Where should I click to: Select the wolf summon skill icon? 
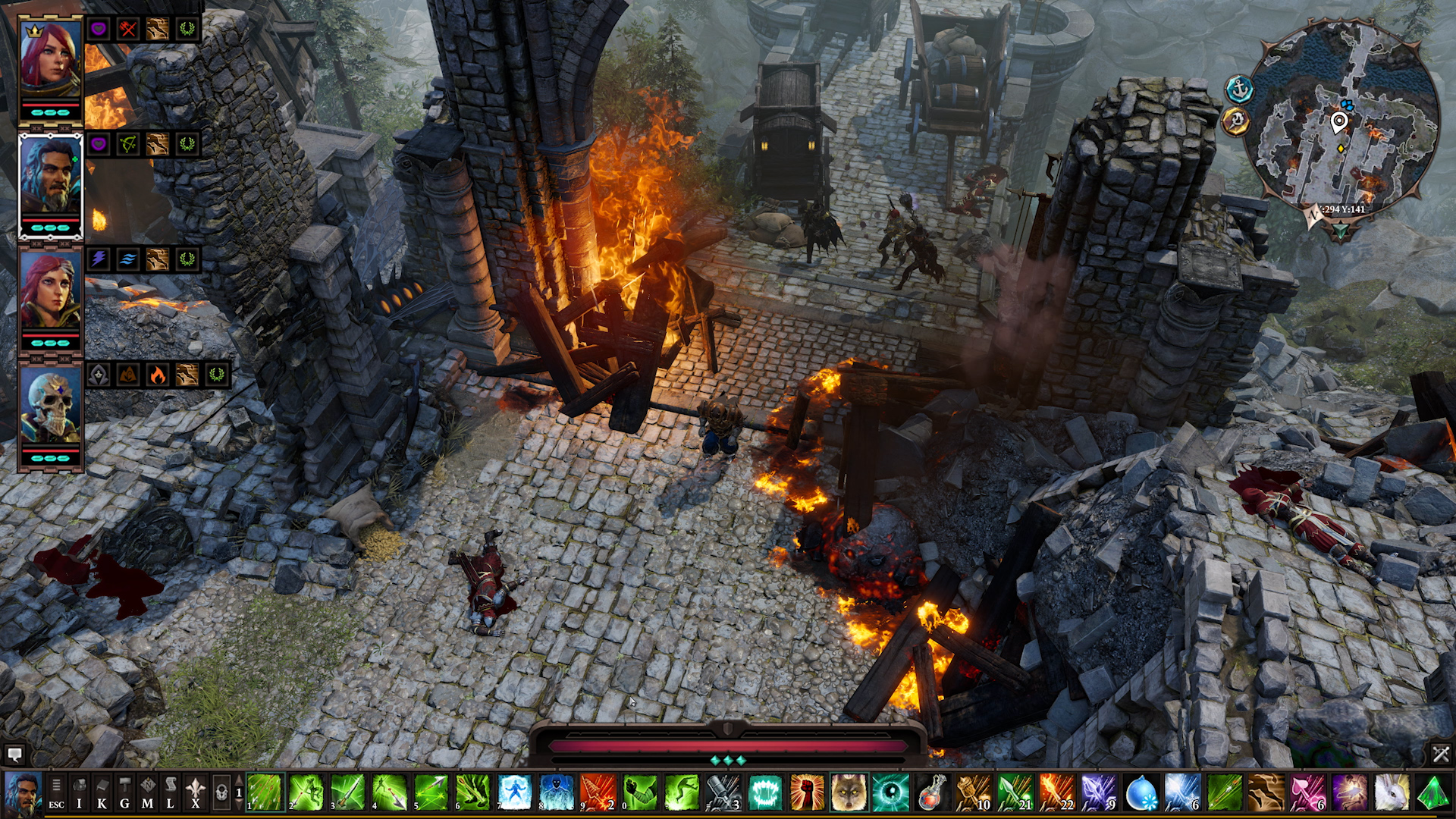point(849,792)
